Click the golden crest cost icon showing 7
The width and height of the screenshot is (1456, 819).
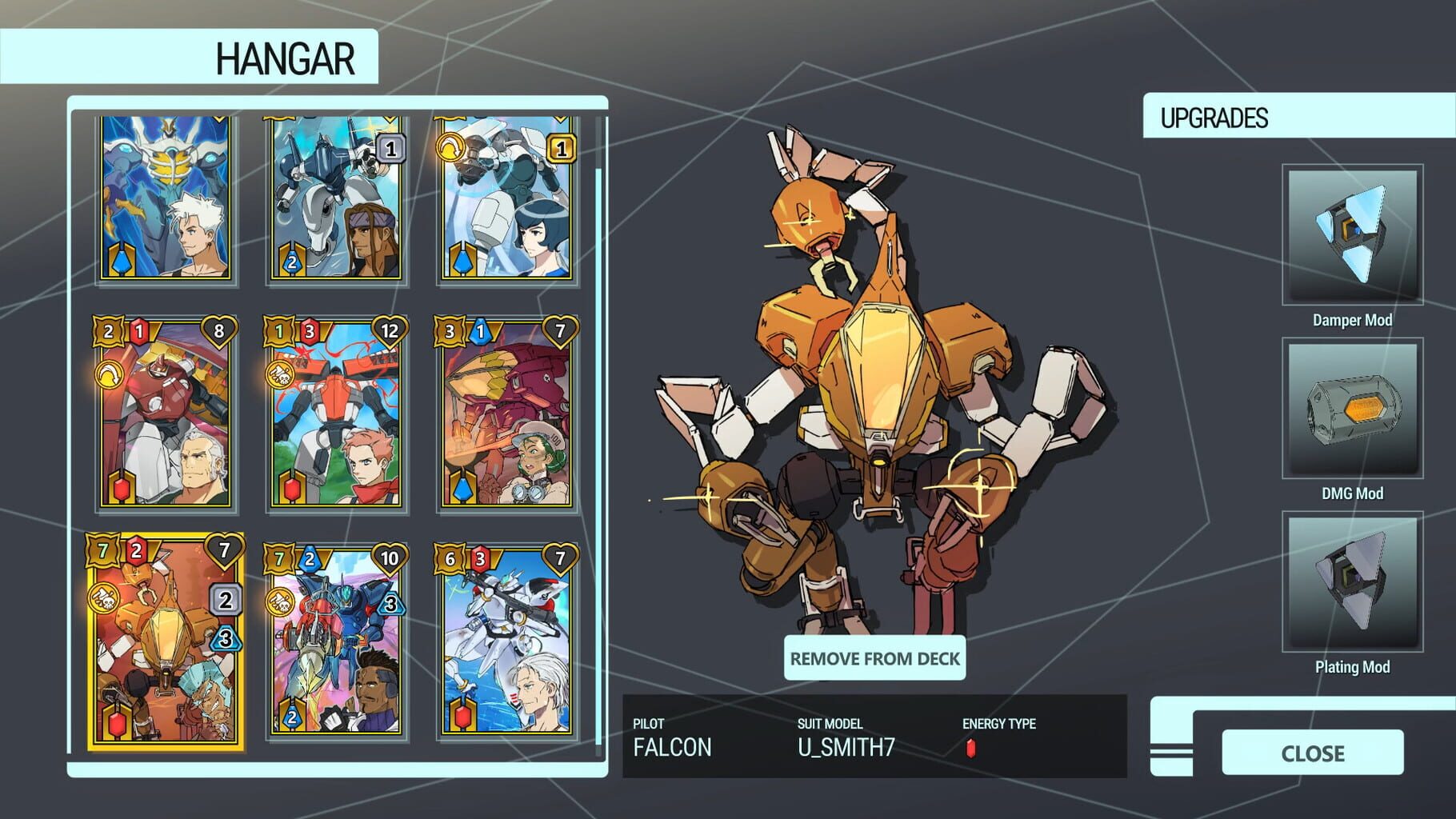102,550
